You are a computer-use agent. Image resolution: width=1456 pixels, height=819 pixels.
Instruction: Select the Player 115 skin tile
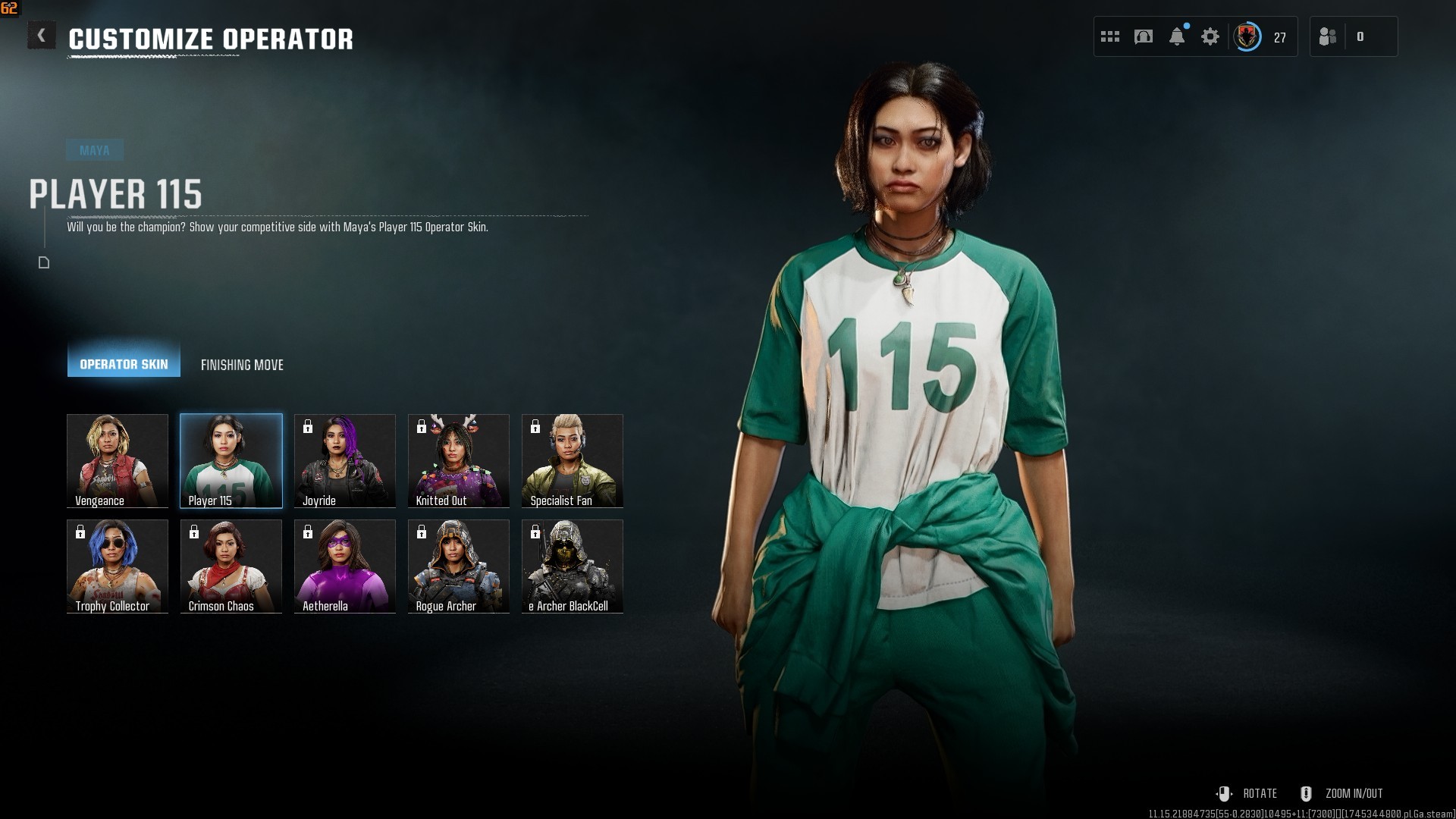(x=231, y=460)
